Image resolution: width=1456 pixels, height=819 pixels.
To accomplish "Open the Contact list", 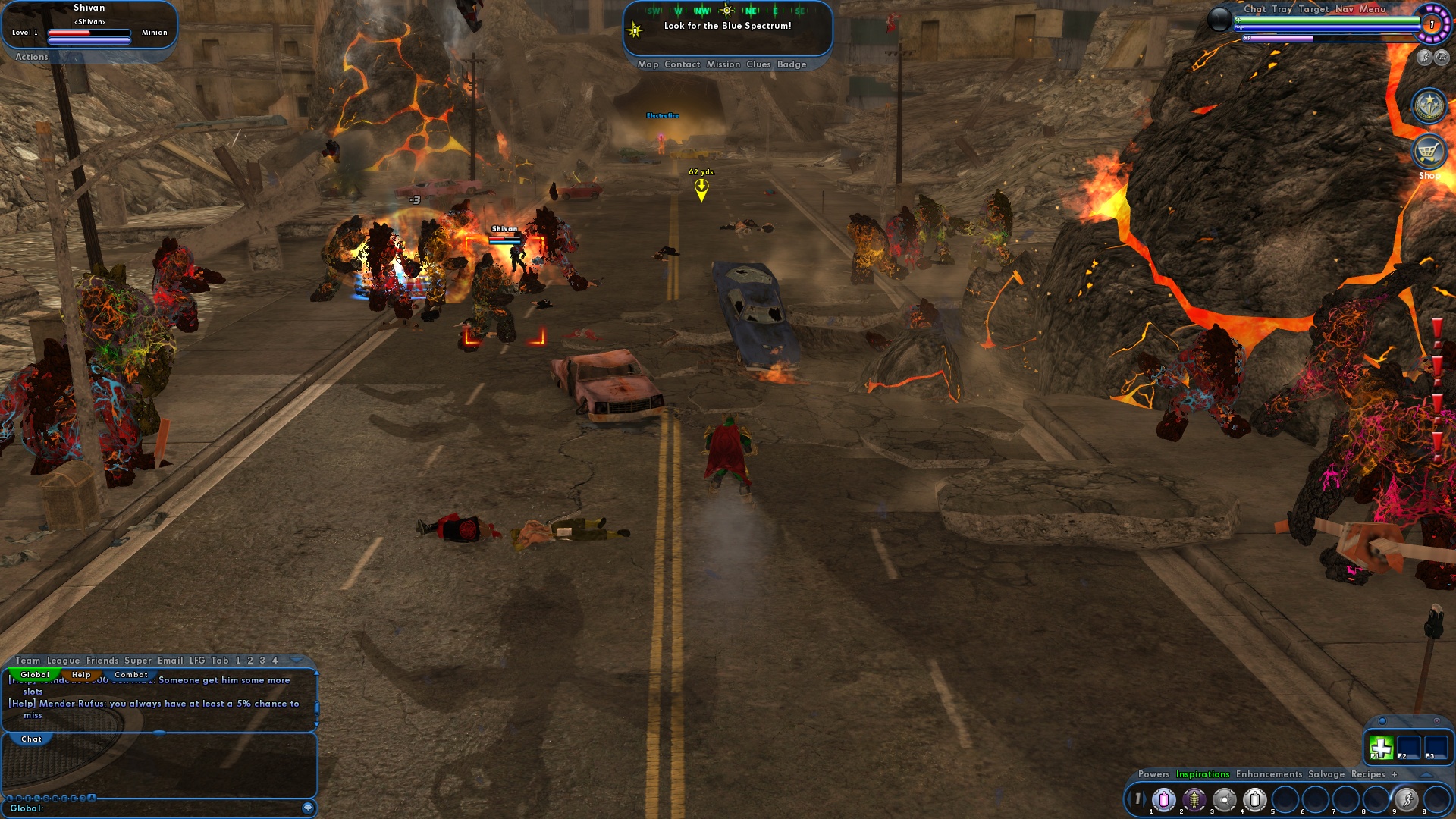I will point(682,64).
